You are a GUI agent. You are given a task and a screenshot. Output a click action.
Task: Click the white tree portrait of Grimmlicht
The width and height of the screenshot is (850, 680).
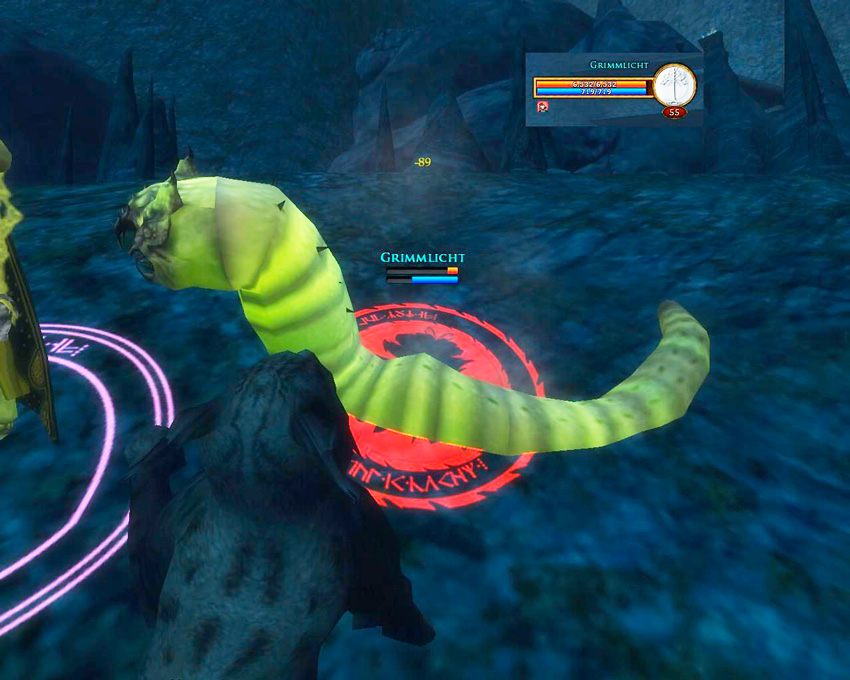(x=675, y=84)
